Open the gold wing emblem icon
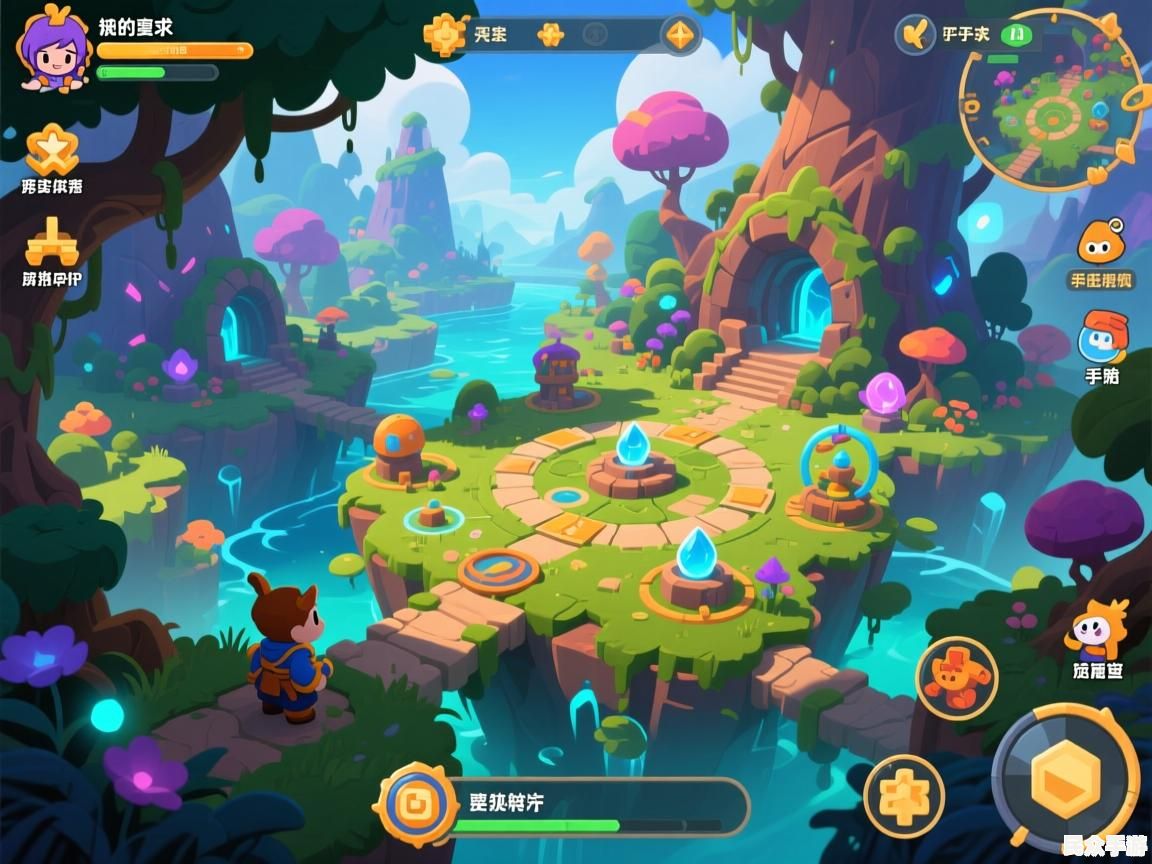Viewport: 1152px width, 864px height. tap(915, 35)
